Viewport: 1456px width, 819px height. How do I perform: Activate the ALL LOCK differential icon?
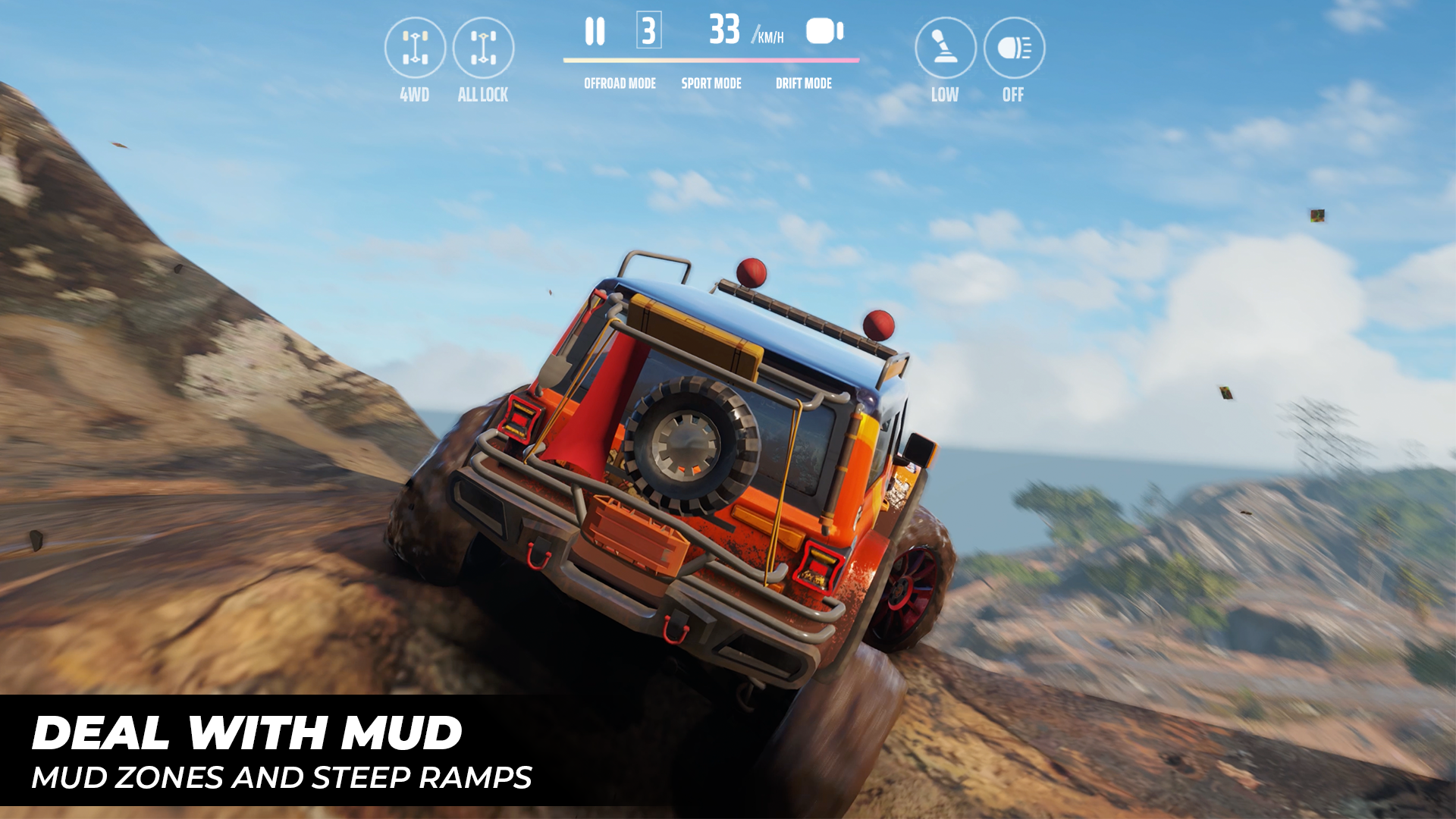click(483, 48)
